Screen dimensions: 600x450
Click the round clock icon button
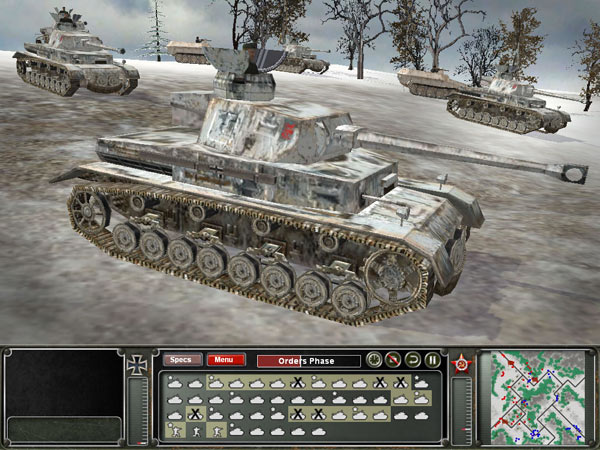(374, 360)
